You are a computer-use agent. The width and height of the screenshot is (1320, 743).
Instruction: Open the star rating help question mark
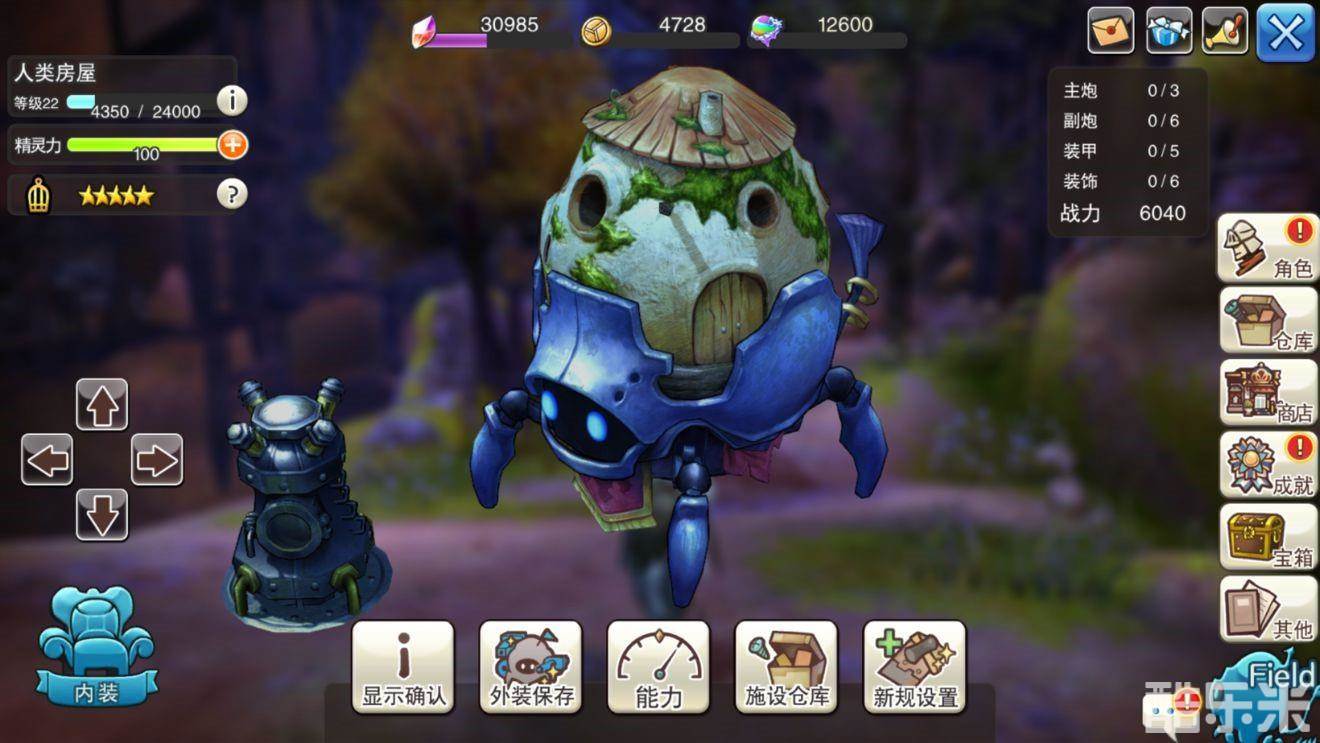tap(232, 194)
